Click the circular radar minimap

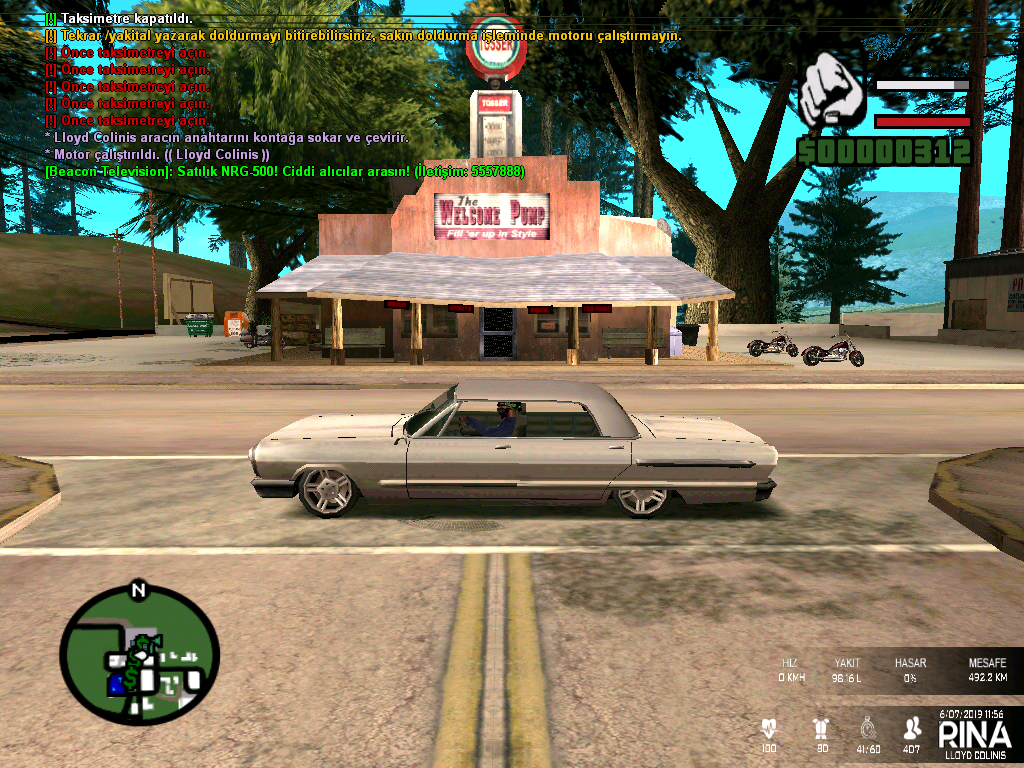click(139, 655)
